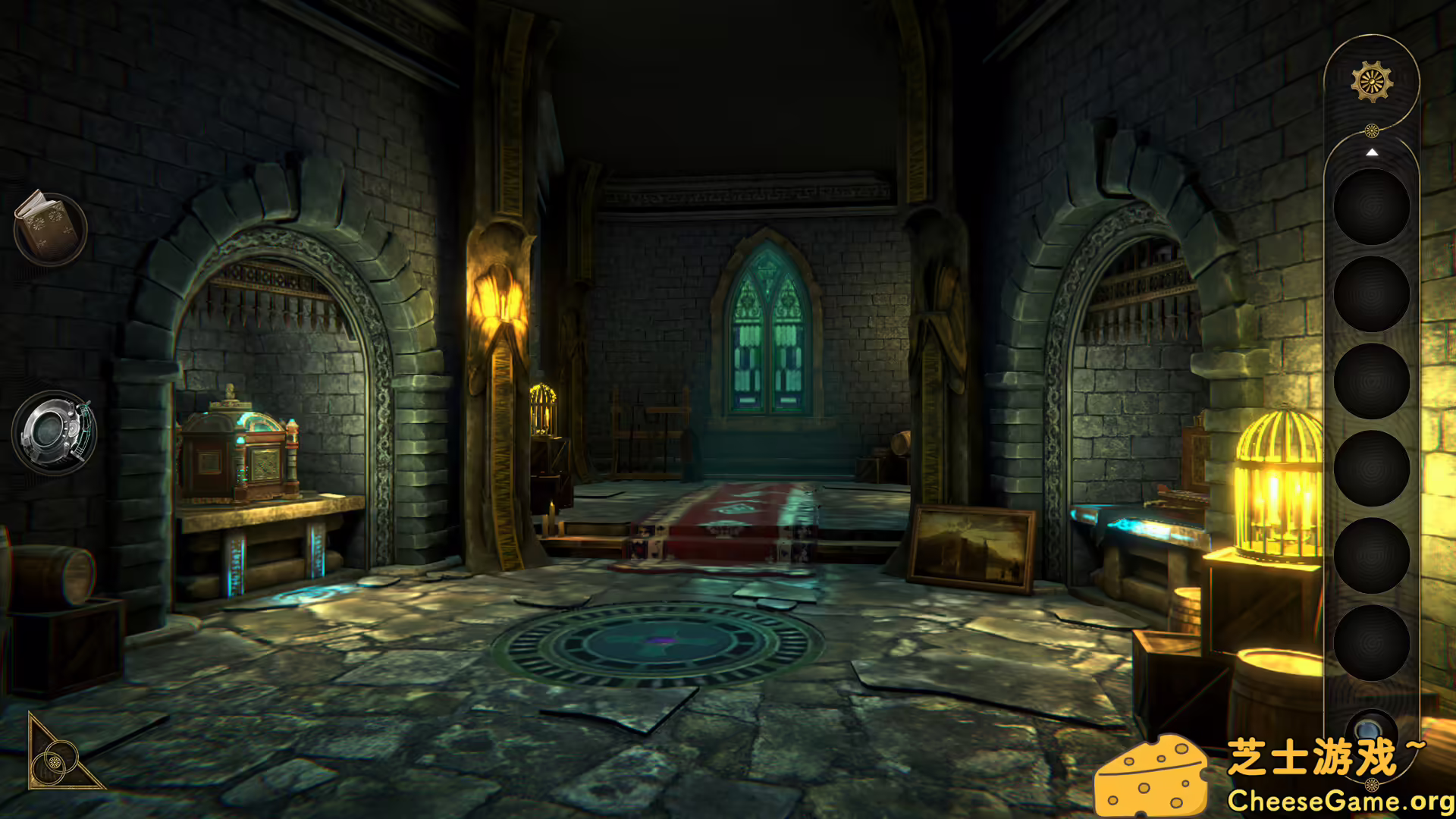Toggle the left wall torch sconce

(x=500, y=300)
